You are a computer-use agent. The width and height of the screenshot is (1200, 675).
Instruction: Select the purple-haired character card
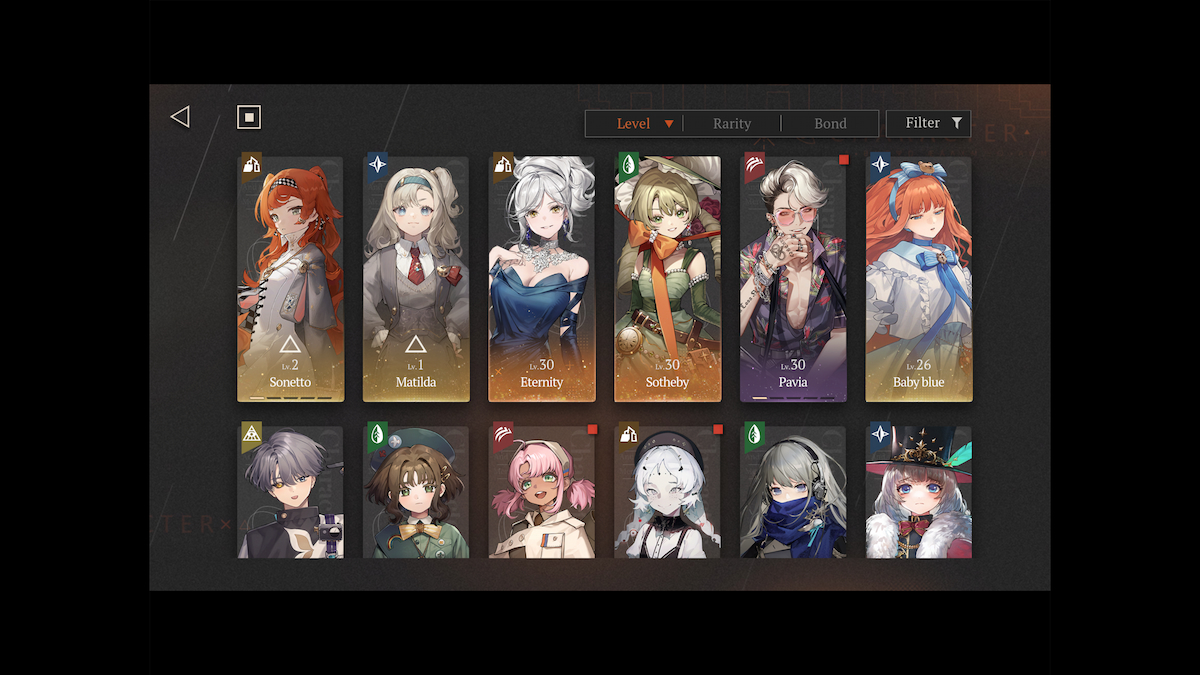tap(290, 491)
